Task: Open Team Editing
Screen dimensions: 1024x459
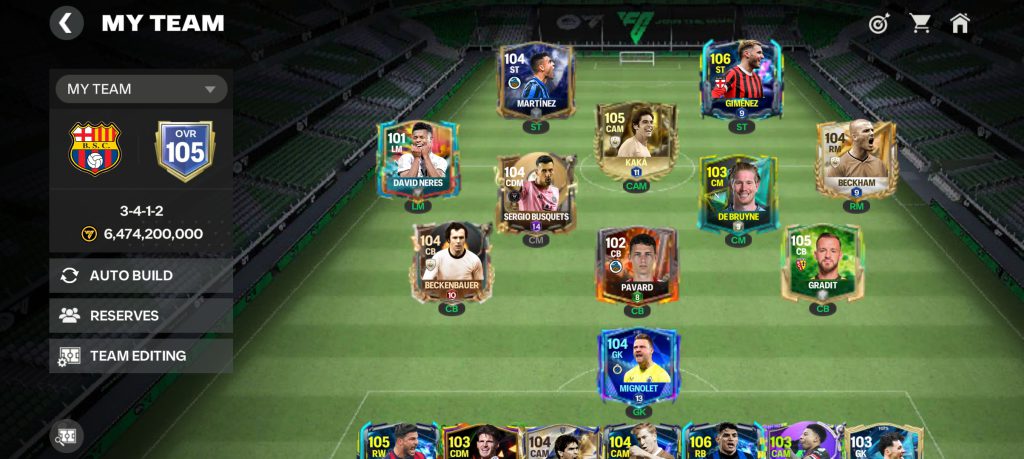Action: [x=141, y=355]
